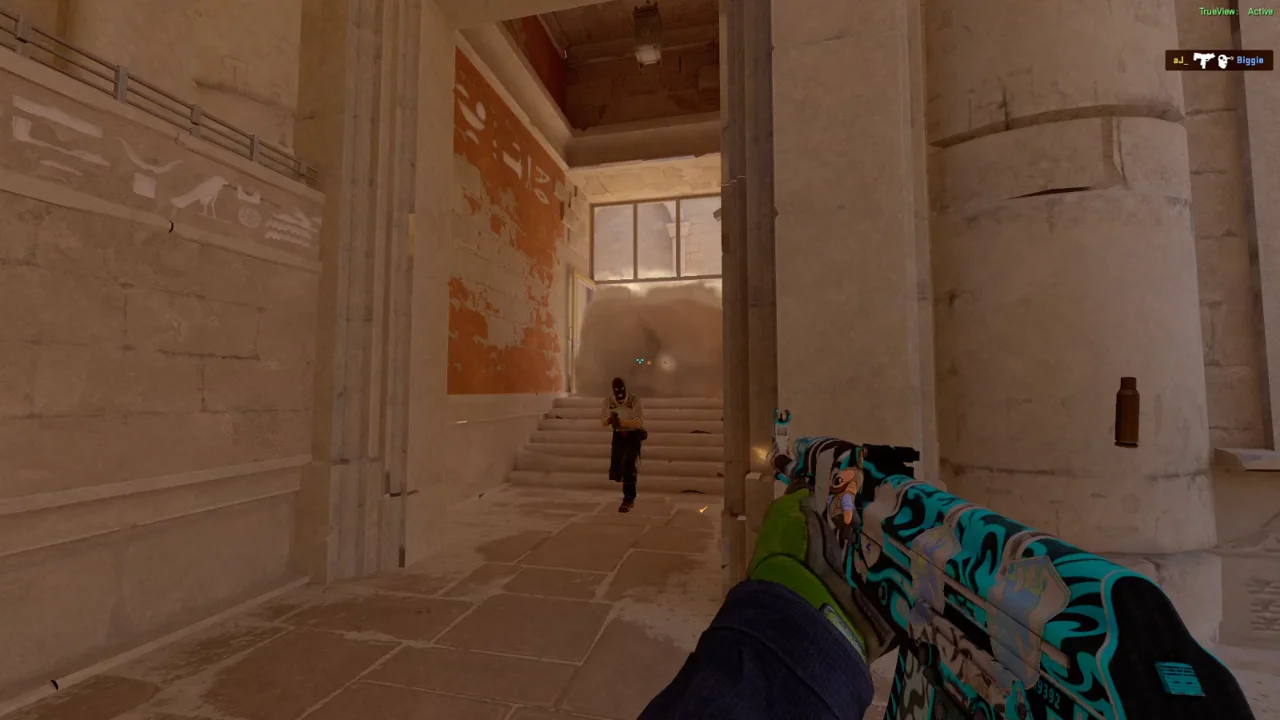Select the pistol icon next to Biggie's name

tap(1203, 60)
